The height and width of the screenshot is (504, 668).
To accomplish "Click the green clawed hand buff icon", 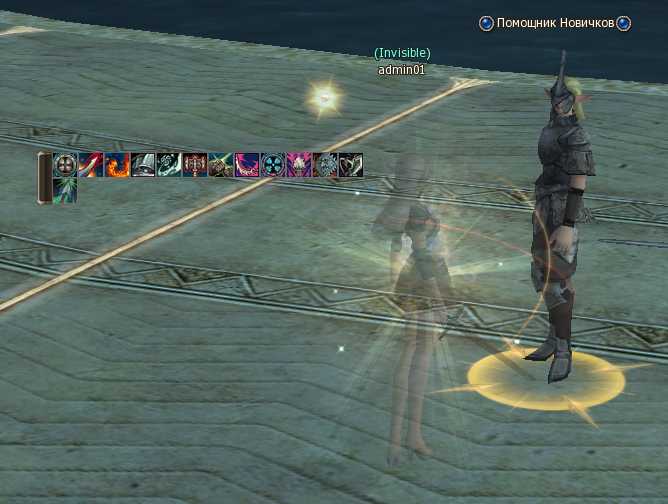I will click(x=221, y=165).
